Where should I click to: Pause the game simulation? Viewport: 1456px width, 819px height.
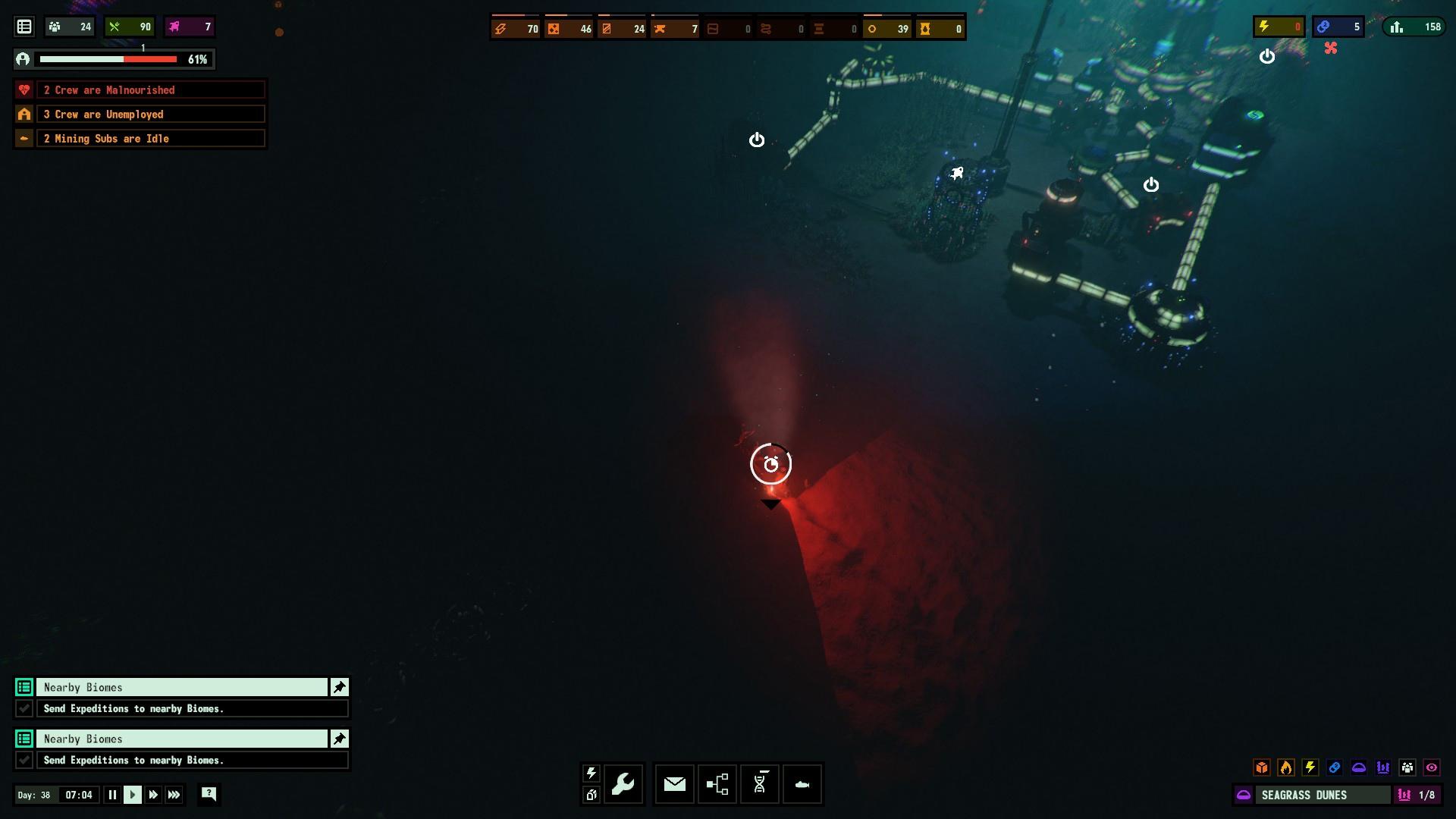[x=112, y=795]
